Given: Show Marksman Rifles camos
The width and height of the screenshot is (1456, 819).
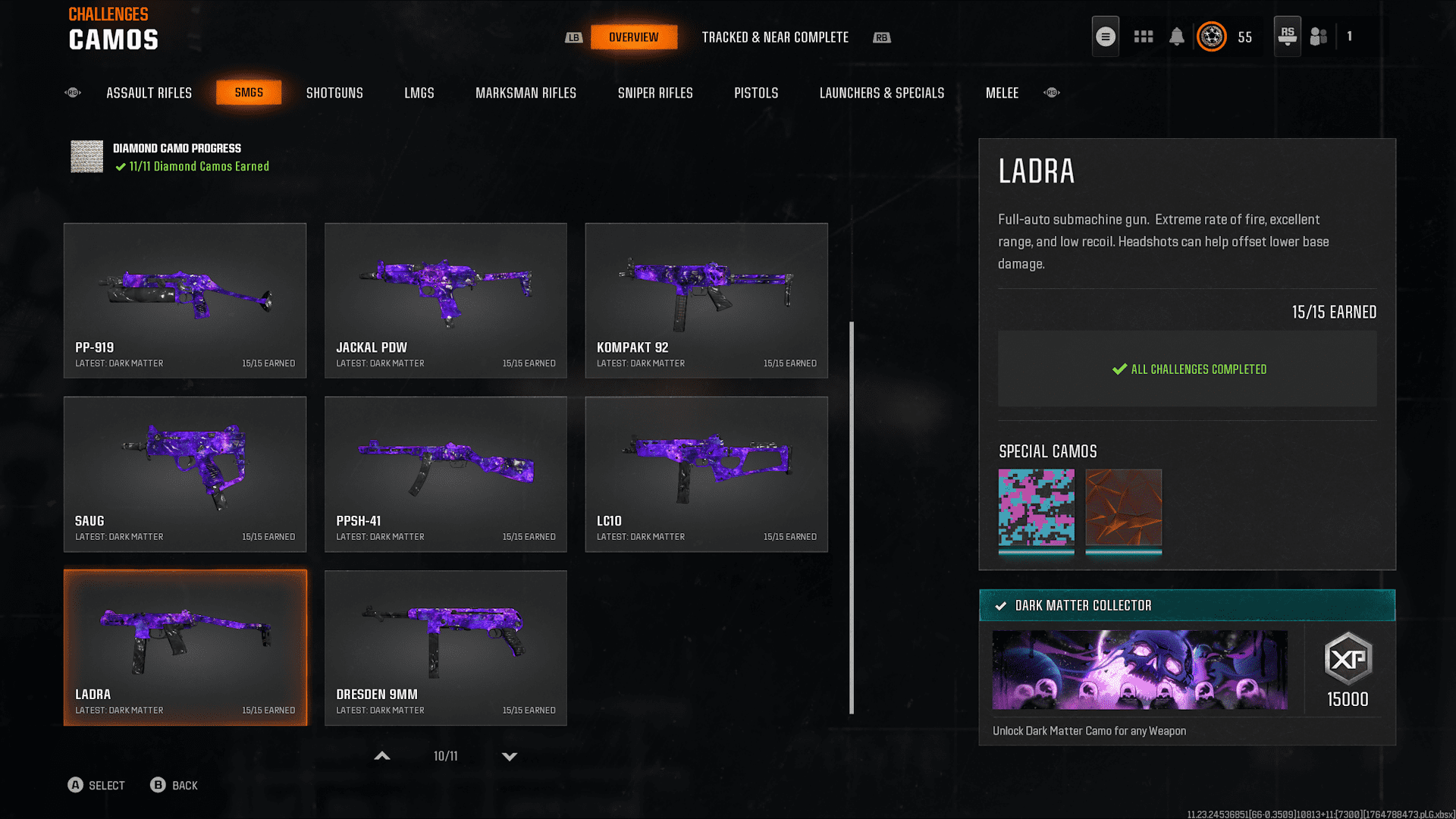Looking at the screenshot, I should click(526, 93).
